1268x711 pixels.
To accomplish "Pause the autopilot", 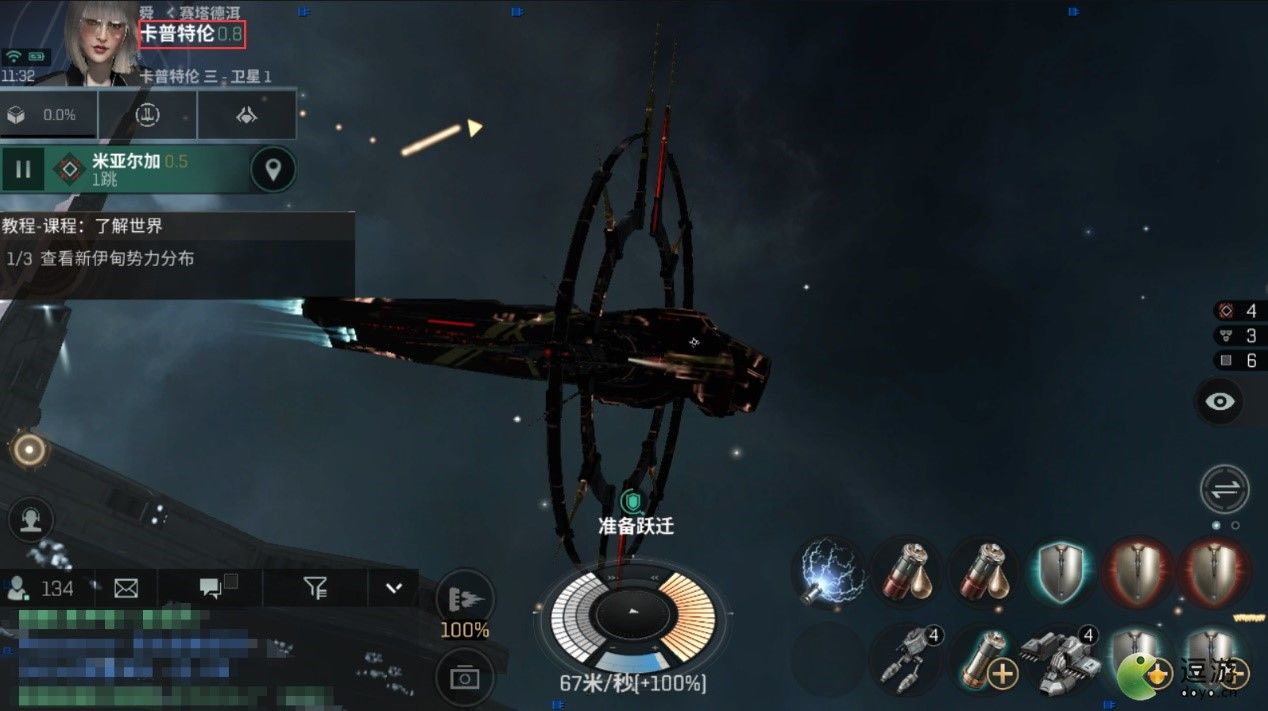I will click(x=22, y=170).
